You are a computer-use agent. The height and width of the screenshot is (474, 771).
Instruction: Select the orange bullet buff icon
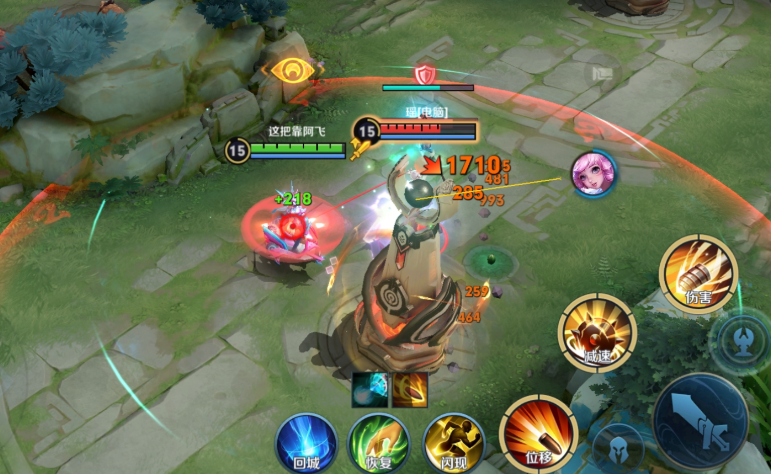click(x=410, y=389)
